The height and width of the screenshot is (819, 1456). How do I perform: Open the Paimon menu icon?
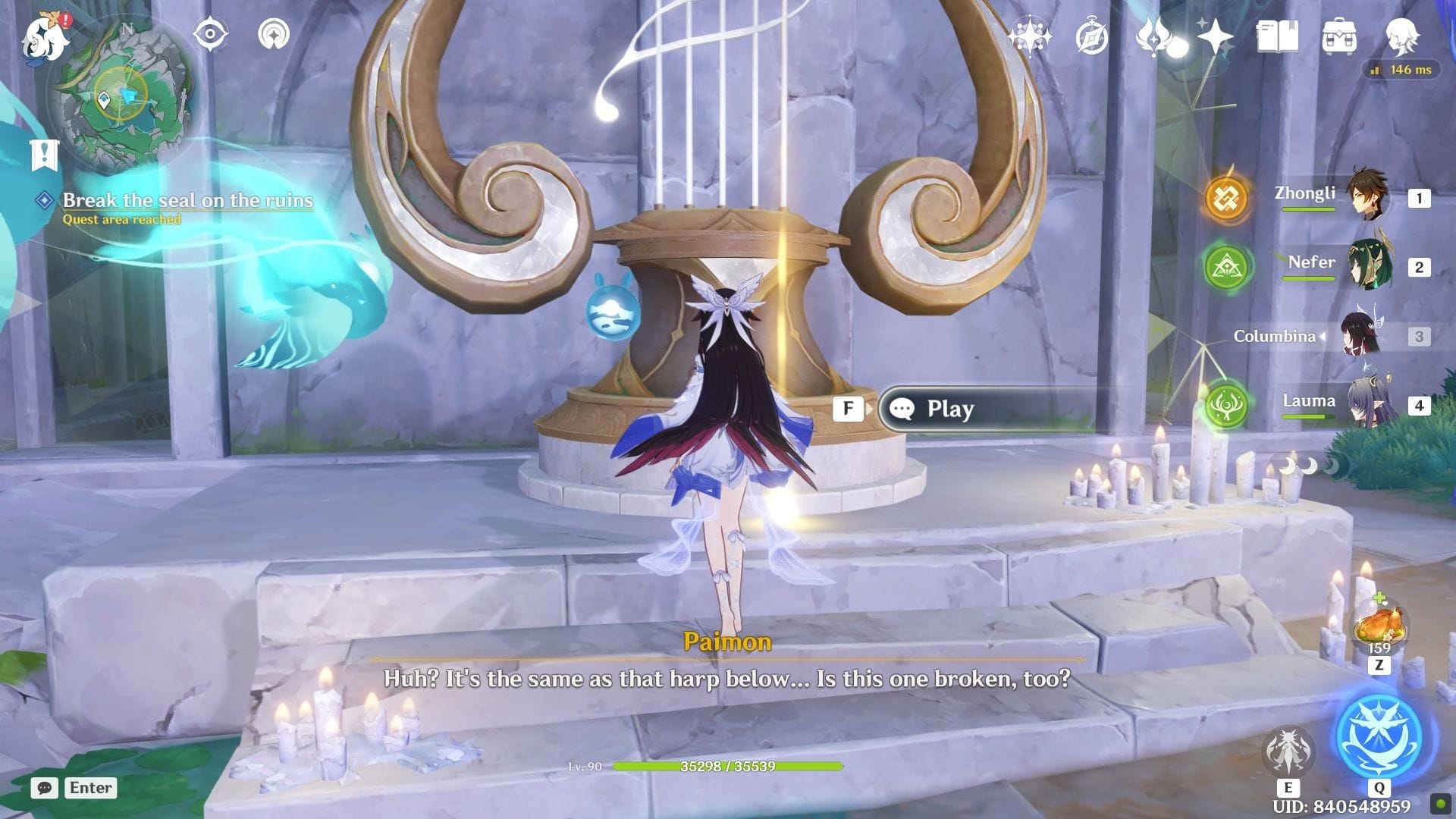coord(45,36)
